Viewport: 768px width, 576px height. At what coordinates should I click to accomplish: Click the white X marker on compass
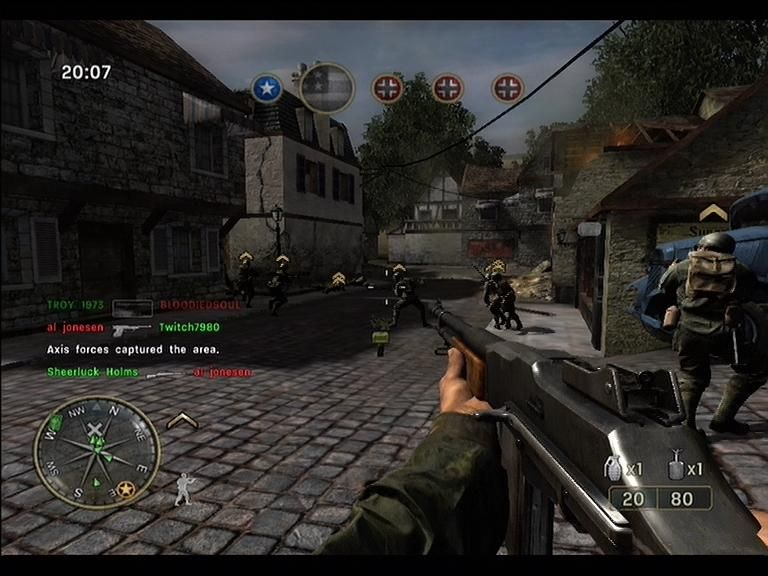pyautogui.click(x=95, y=432)
